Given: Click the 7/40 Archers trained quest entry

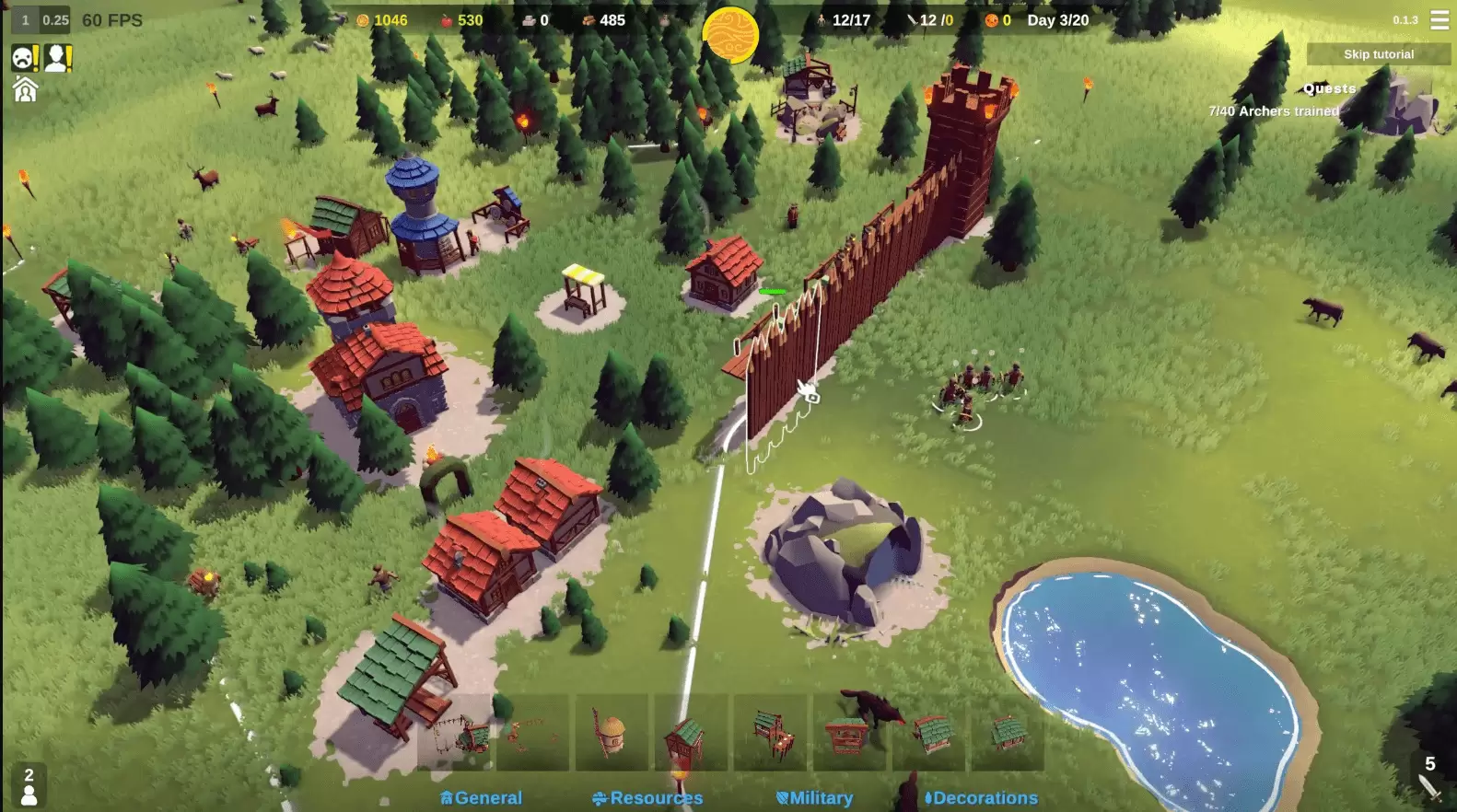Looking at the screenshot, I should pos(1274,110).
